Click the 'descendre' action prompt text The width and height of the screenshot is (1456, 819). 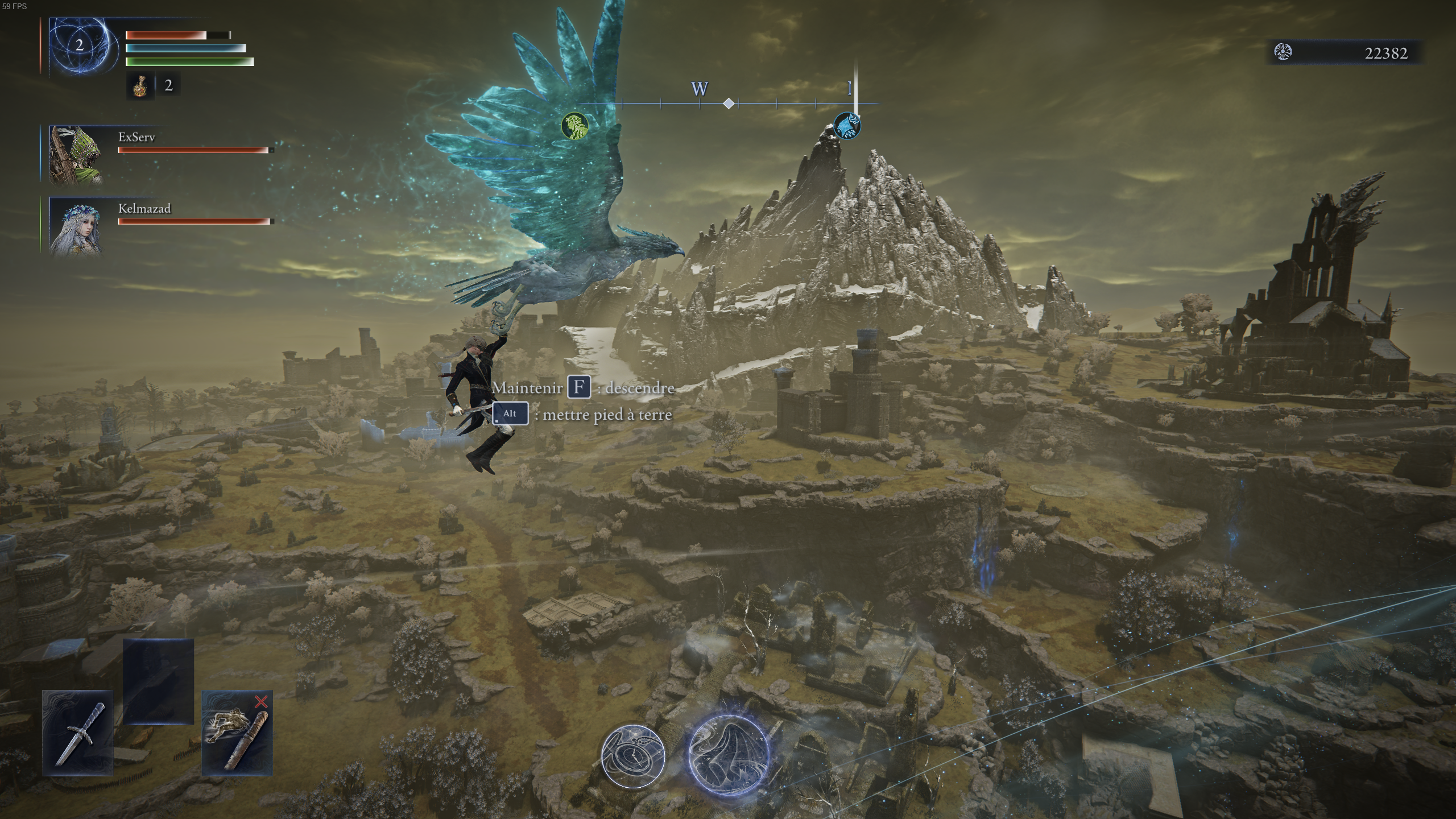636,388
